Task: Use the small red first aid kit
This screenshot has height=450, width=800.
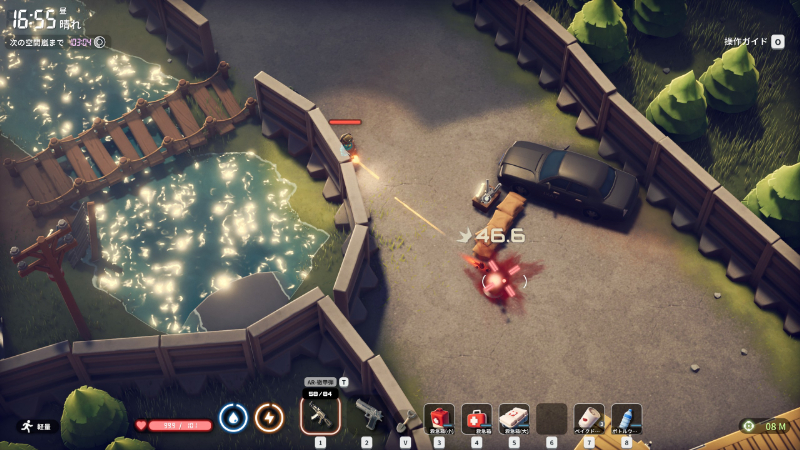Action: click(x=439, y=417)
